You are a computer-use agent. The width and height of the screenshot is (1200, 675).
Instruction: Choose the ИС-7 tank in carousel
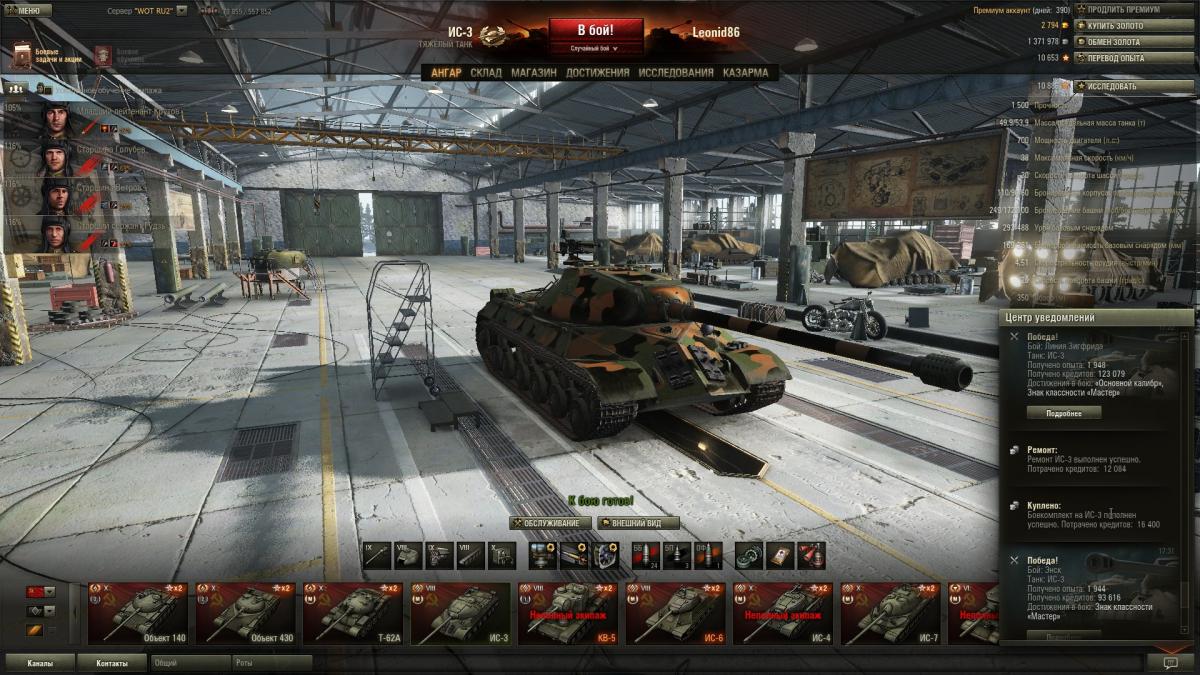[x=893, y=612]
